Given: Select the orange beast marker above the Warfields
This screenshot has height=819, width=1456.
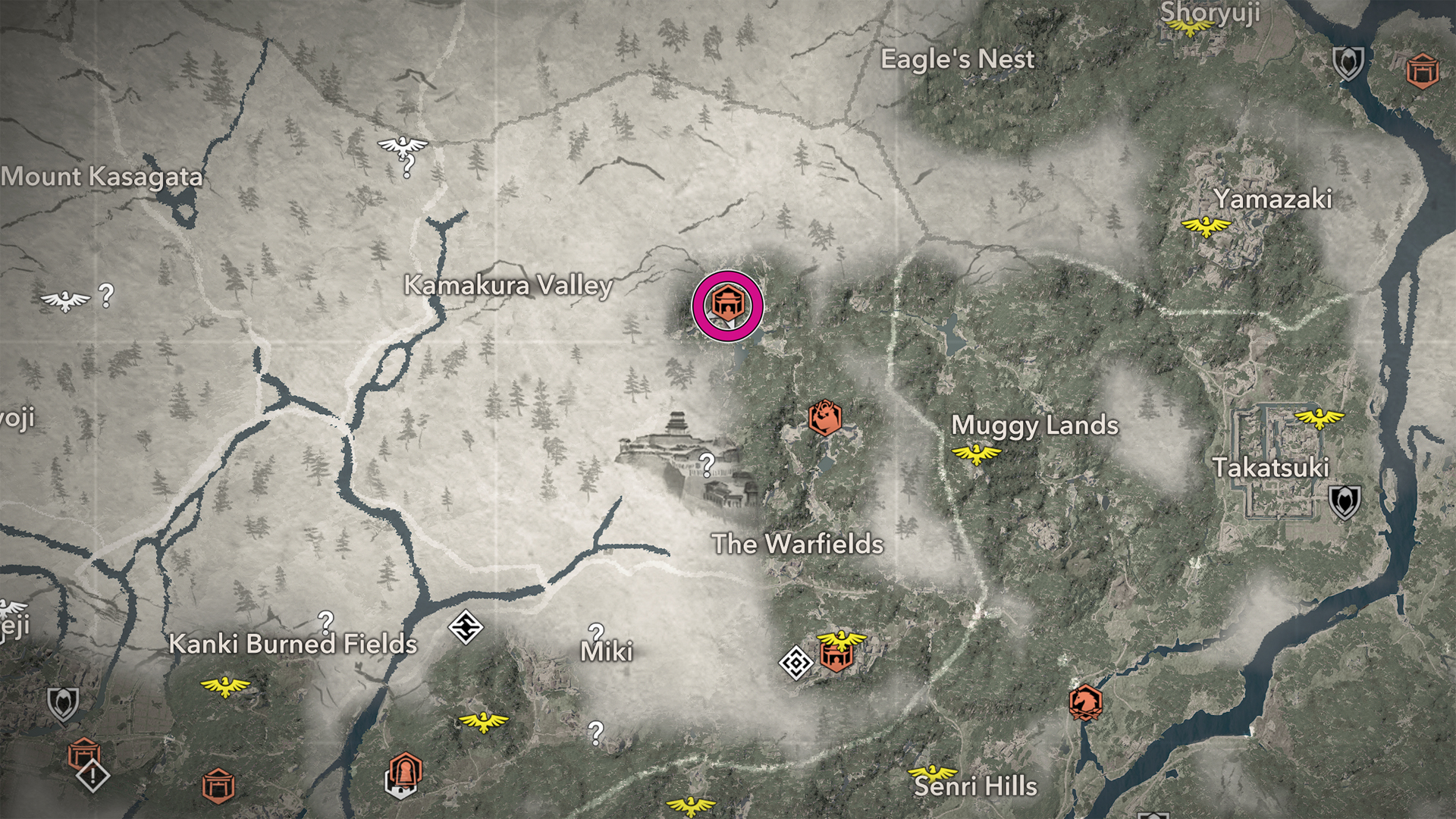Looking at the screenshot, I should click(x=824, y=418).
